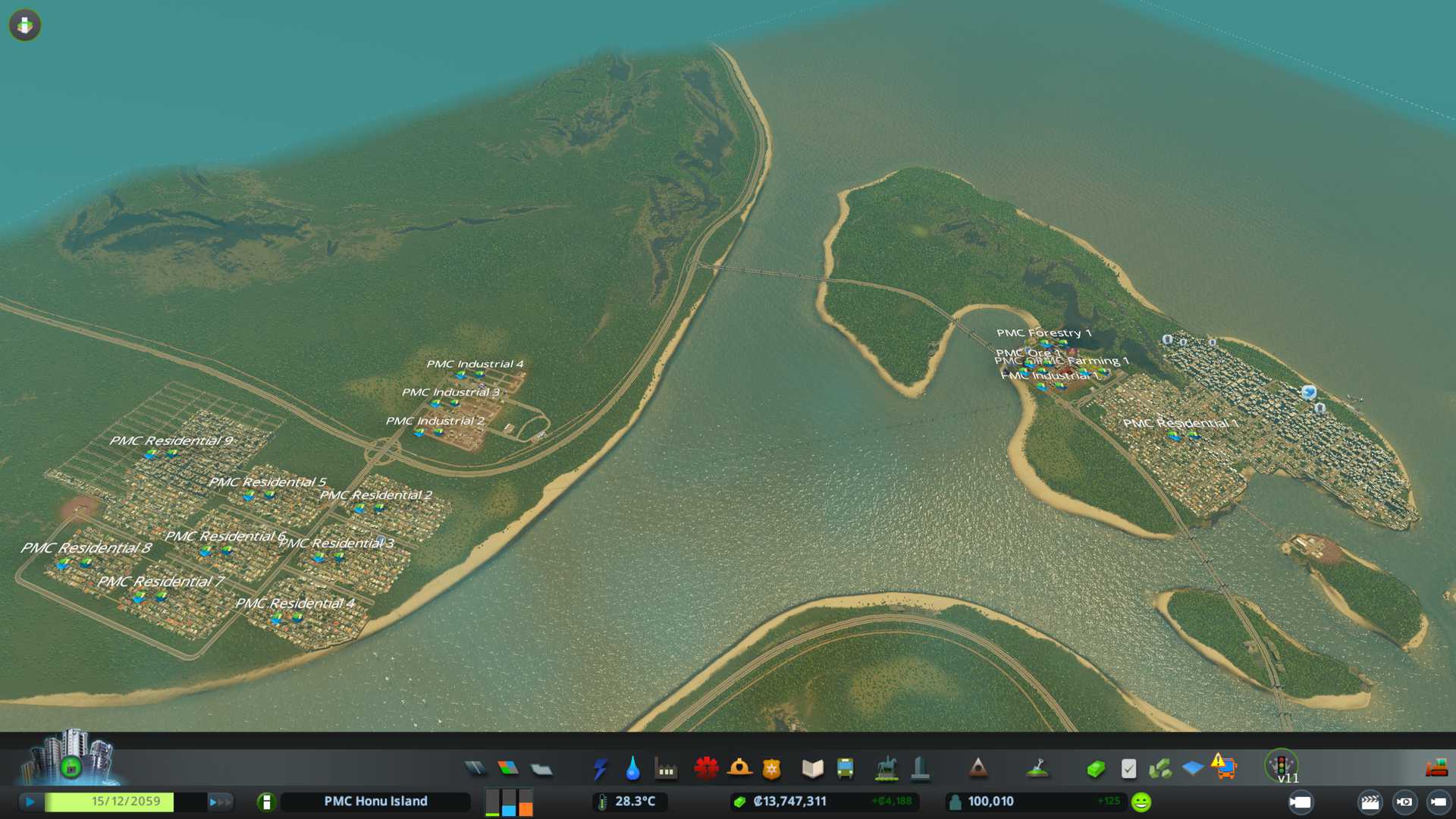The image size is (1456, 819).
Task: Open the Garbage and Industry factory menu
Action: 666,769
